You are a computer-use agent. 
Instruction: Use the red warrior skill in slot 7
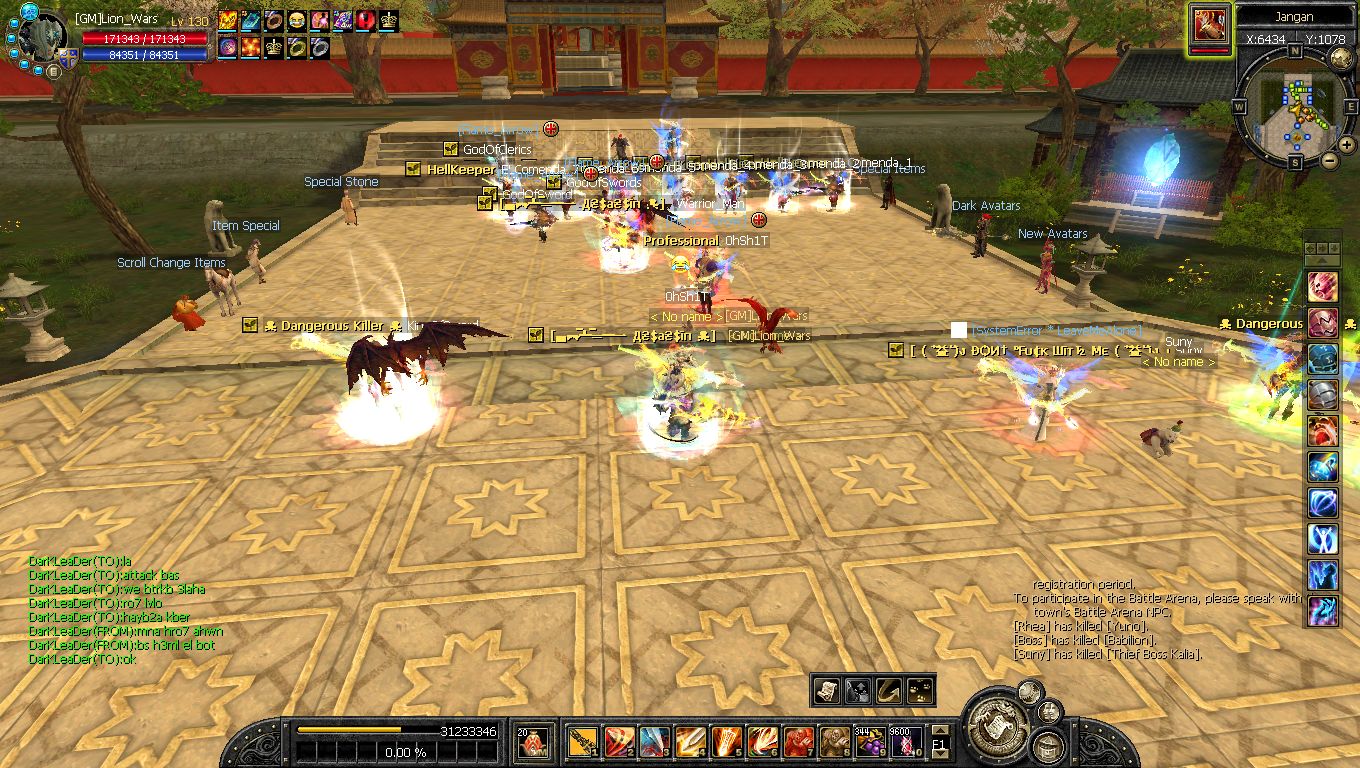797,741
